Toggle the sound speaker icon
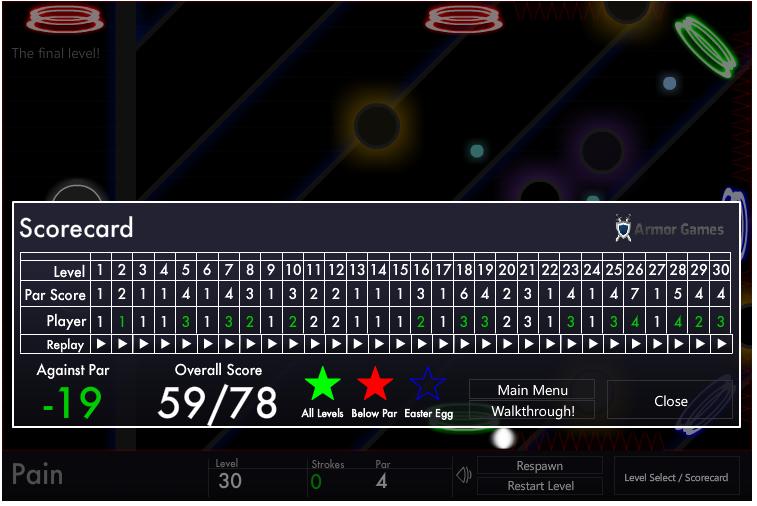The height and width of the screenshot is (506, 757). [x=463, y=475]
